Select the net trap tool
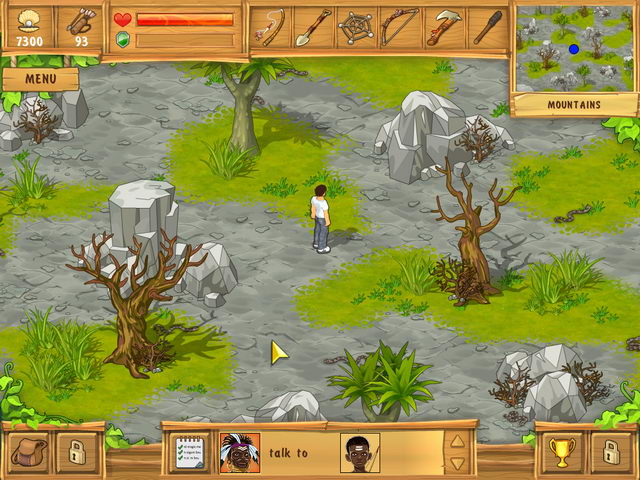Screen dimensions: 640x480 click(356, 26)
